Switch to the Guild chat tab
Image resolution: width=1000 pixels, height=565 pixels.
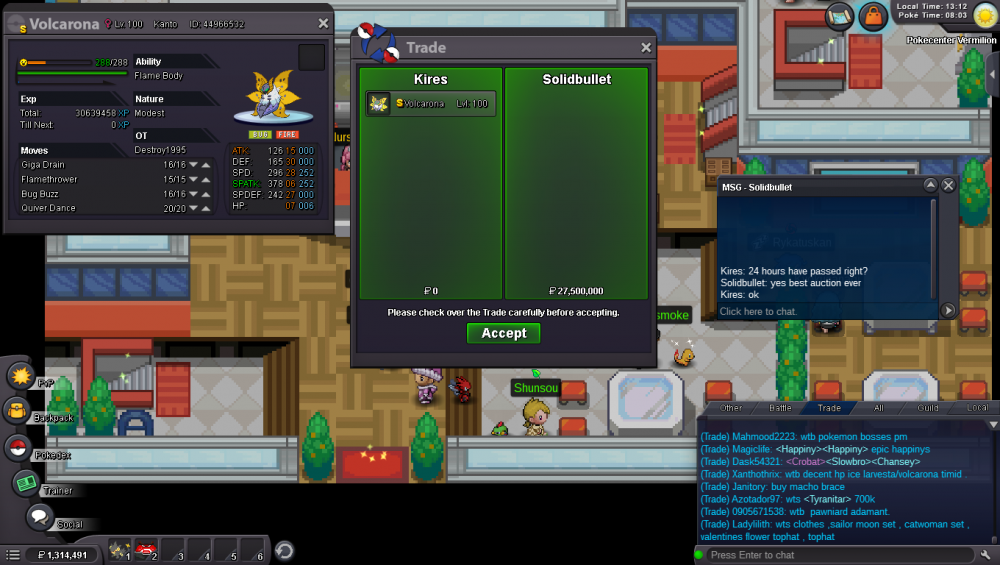[x=928, y=408]
